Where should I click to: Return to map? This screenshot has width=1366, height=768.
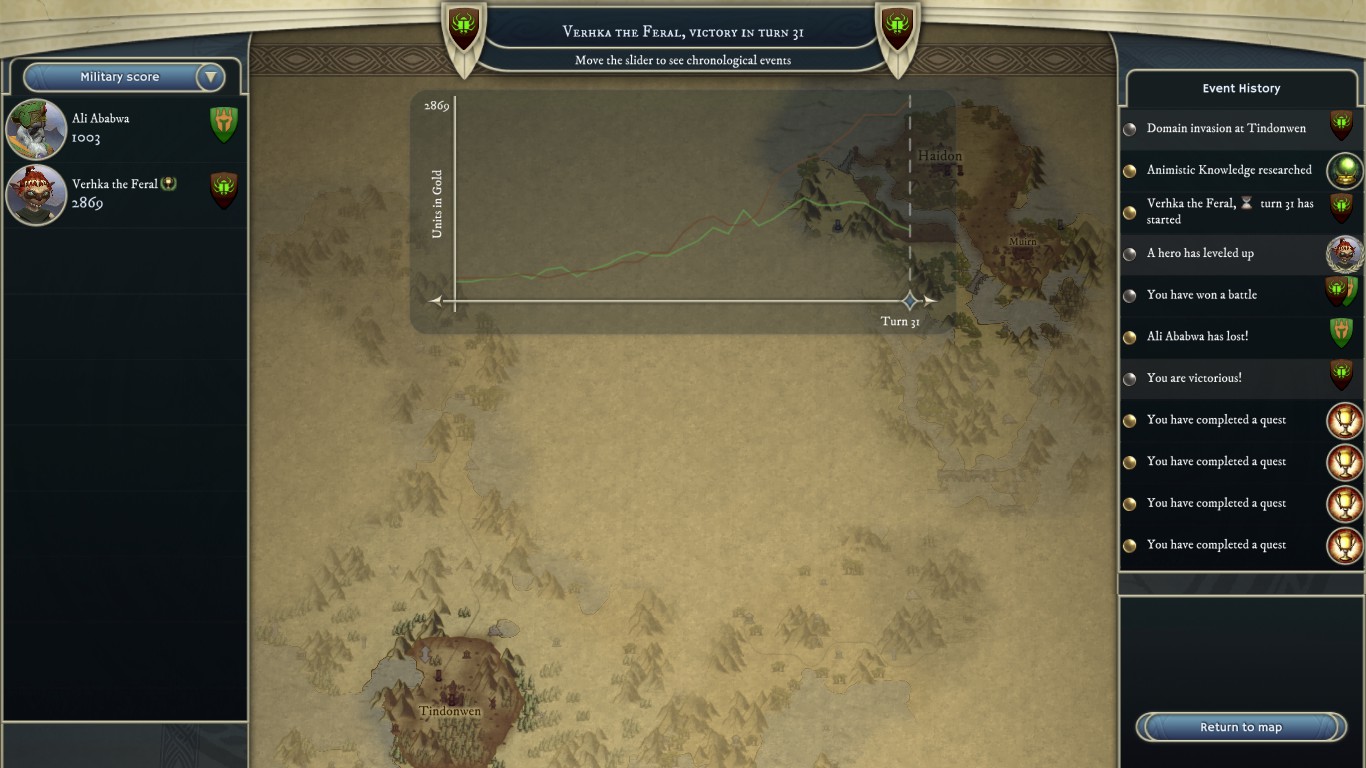[1240, 727]
